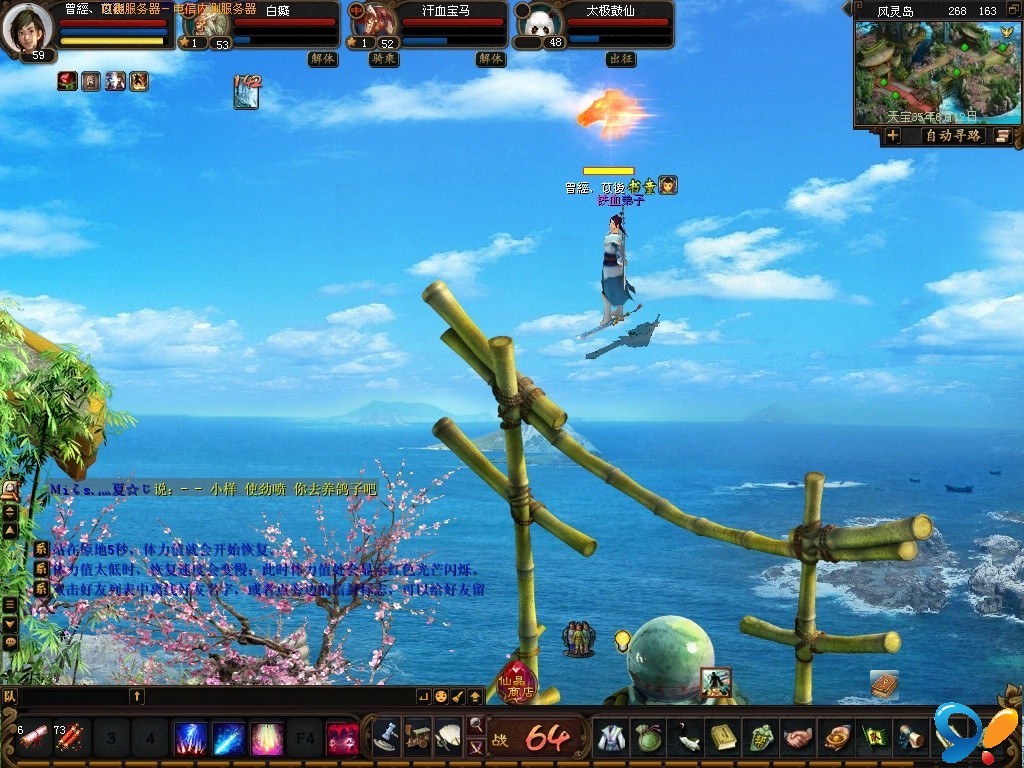Viewport: 1024px width, 768px height.
Task: Open the floating book icon above toolbar
Action: click(x=884, y=684)
